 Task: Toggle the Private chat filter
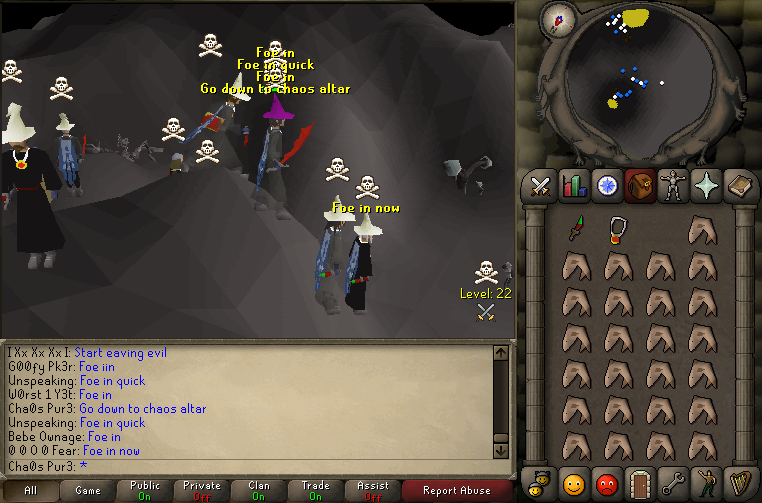(x=201, y=490)
